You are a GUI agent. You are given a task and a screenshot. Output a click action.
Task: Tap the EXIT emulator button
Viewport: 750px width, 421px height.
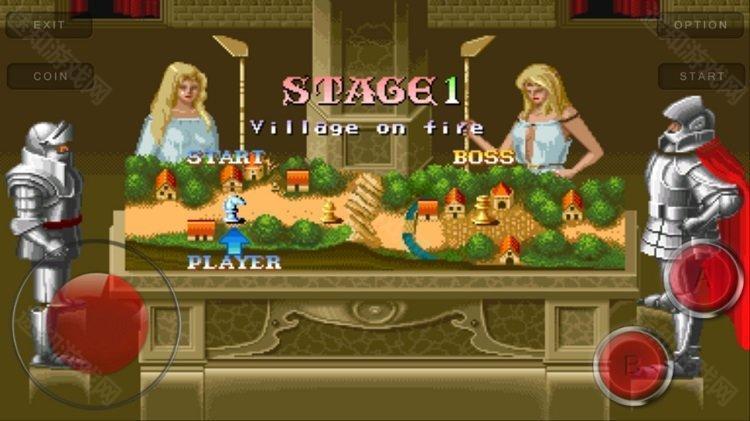[x=49, y=24]
